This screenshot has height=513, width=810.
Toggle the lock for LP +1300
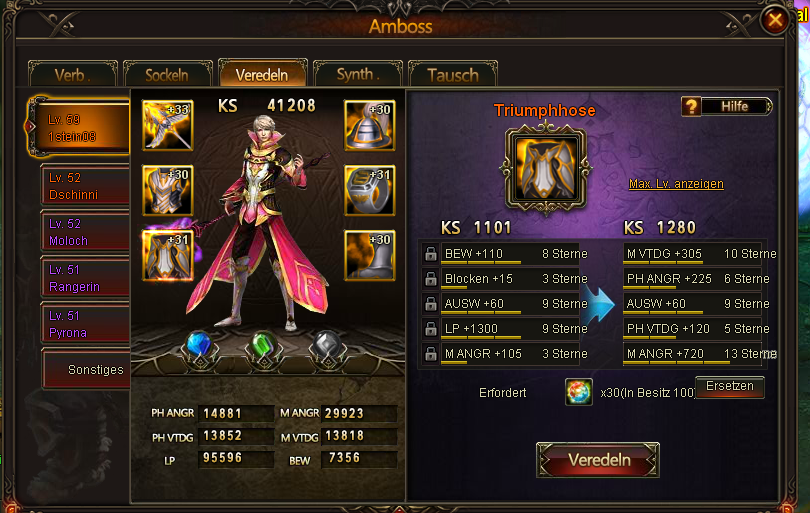[430, 329]
